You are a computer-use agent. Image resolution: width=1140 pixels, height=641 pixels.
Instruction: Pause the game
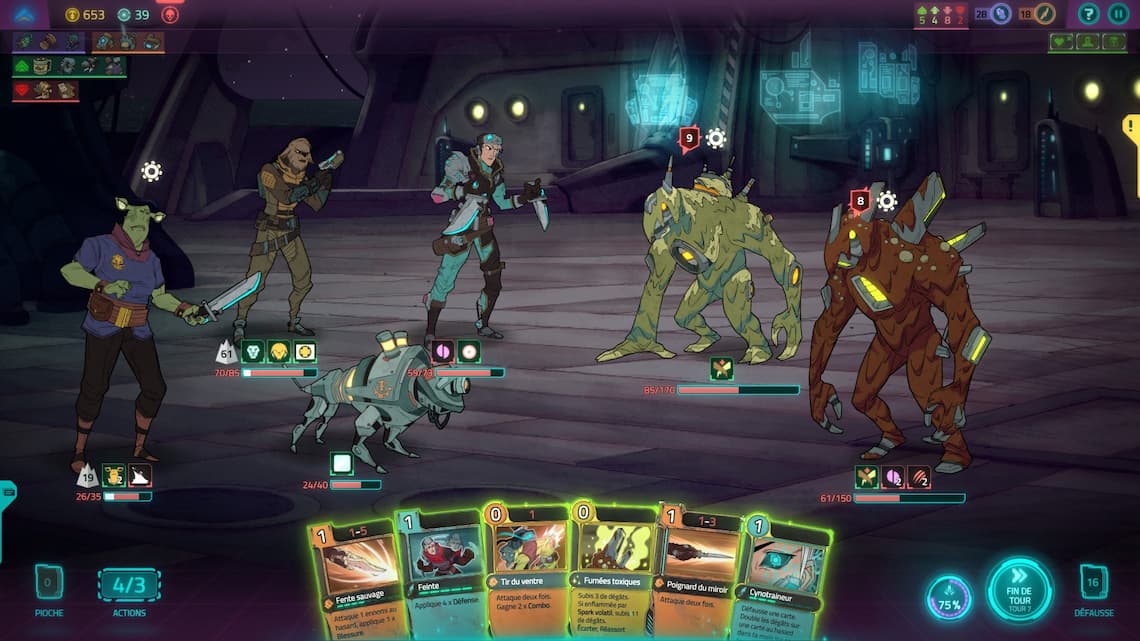(x=1118, y=14)
